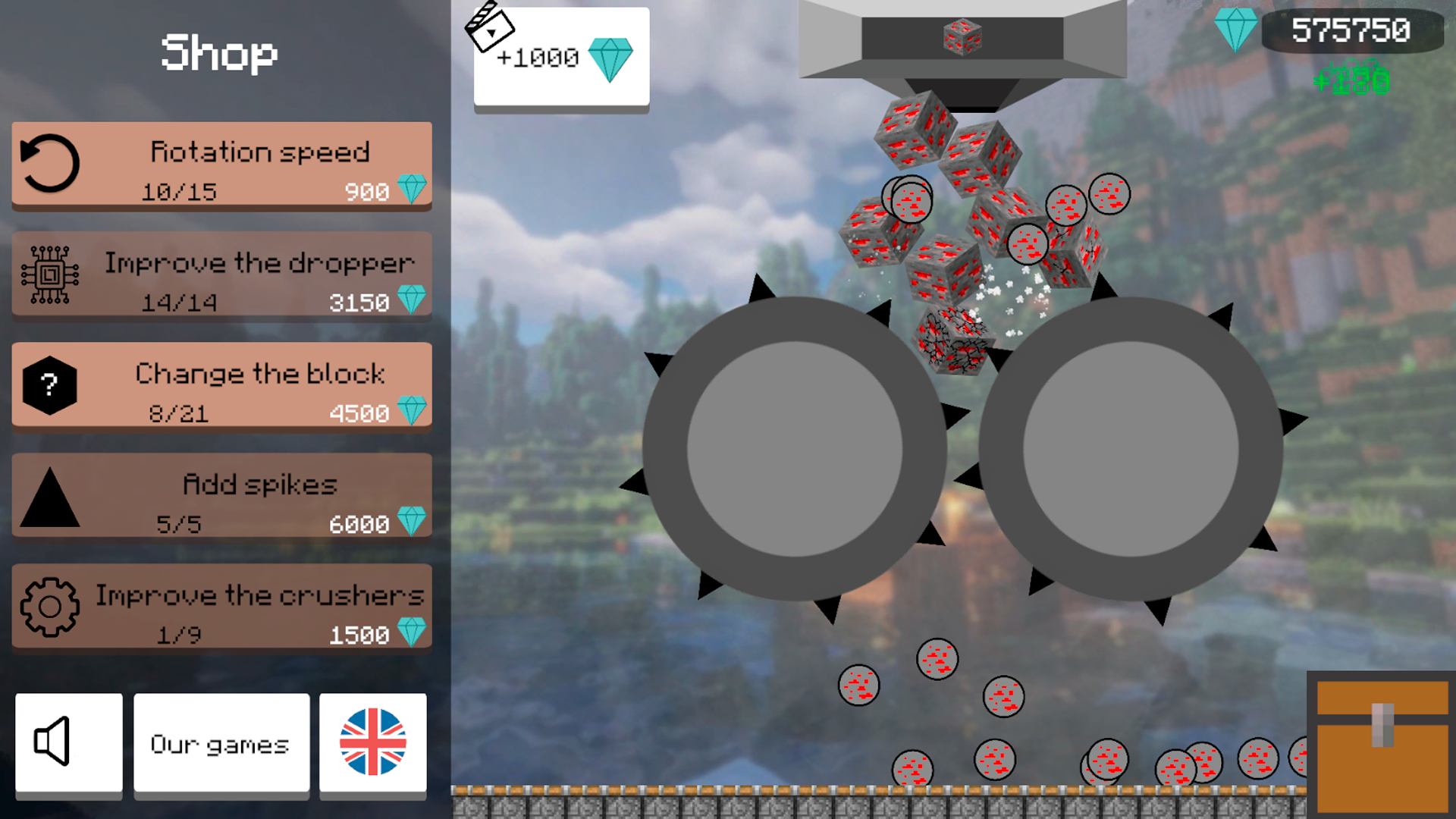The image size is (1456, 819).
Task: Open the Our games button
Action: (221, 743)
